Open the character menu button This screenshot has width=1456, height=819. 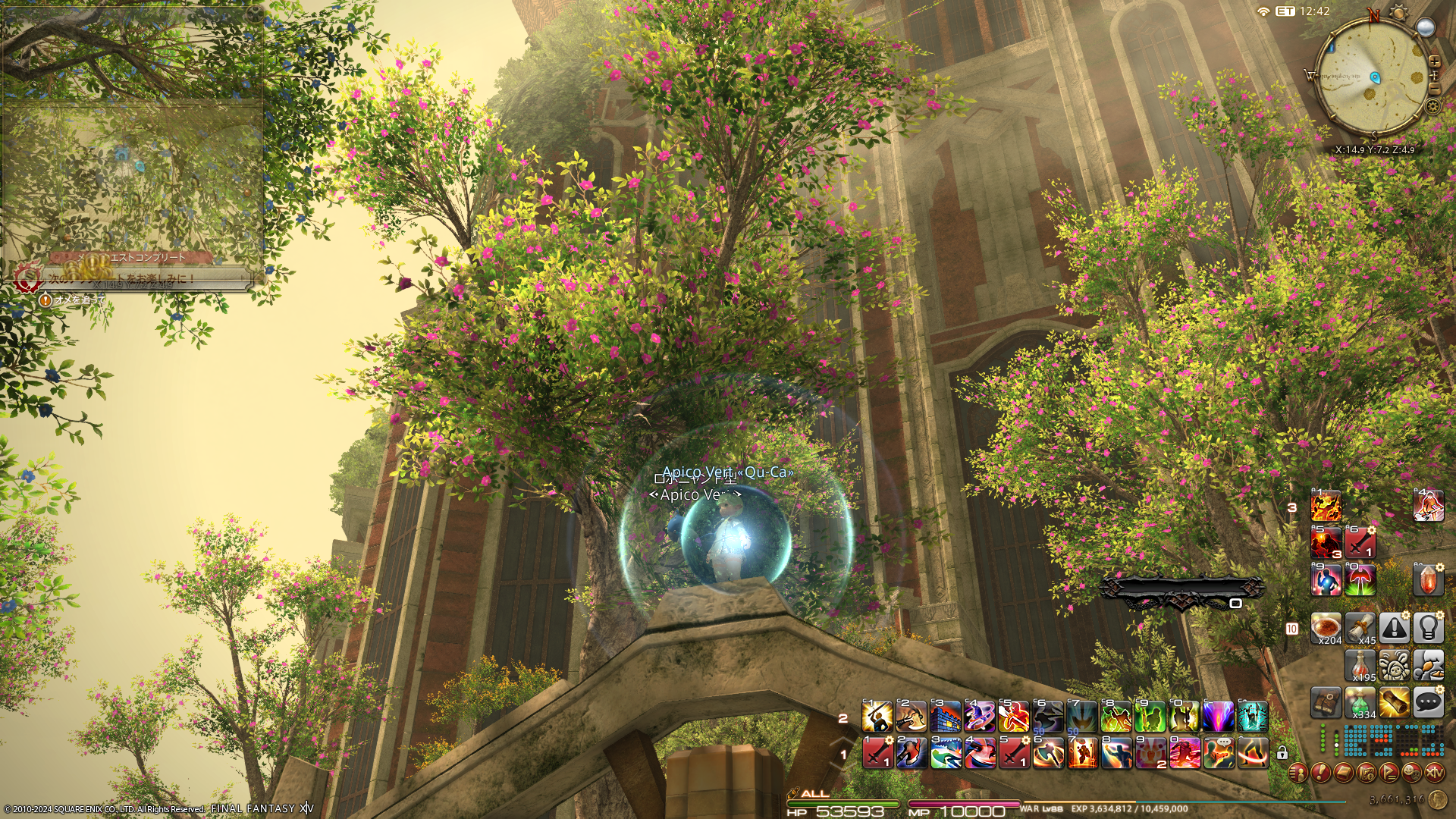(x=1298, y=773)
